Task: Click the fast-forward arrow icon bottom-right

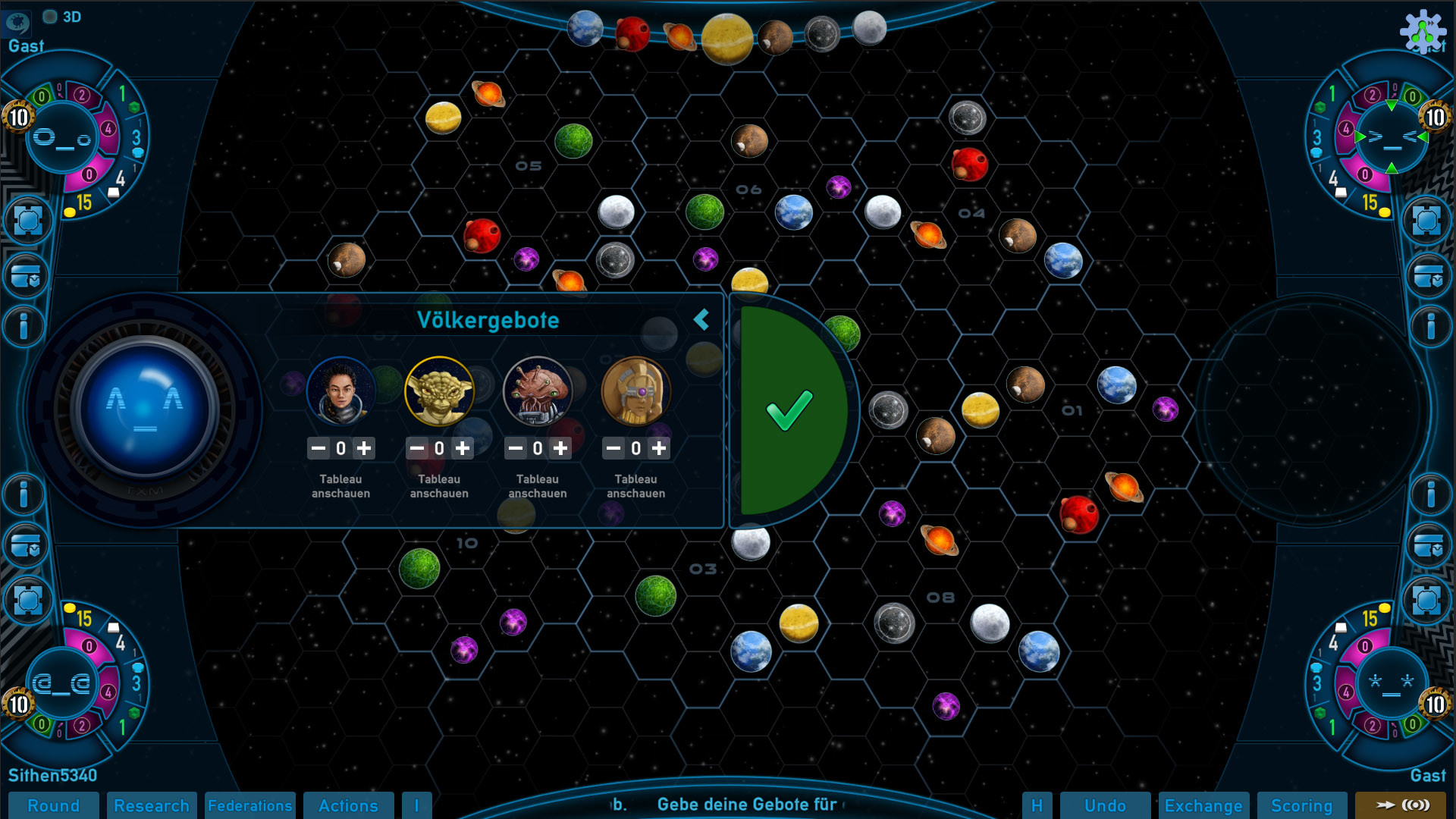Action: (x=1386, y=806)
